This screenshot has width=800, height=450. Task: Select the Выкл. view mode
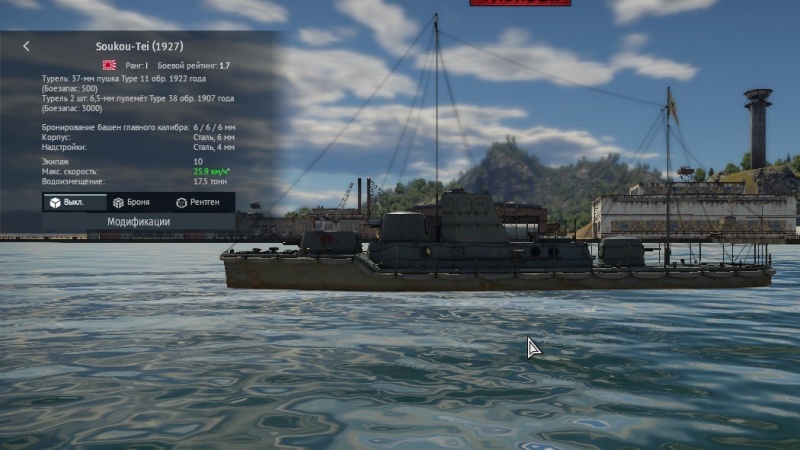coord(75,202)
